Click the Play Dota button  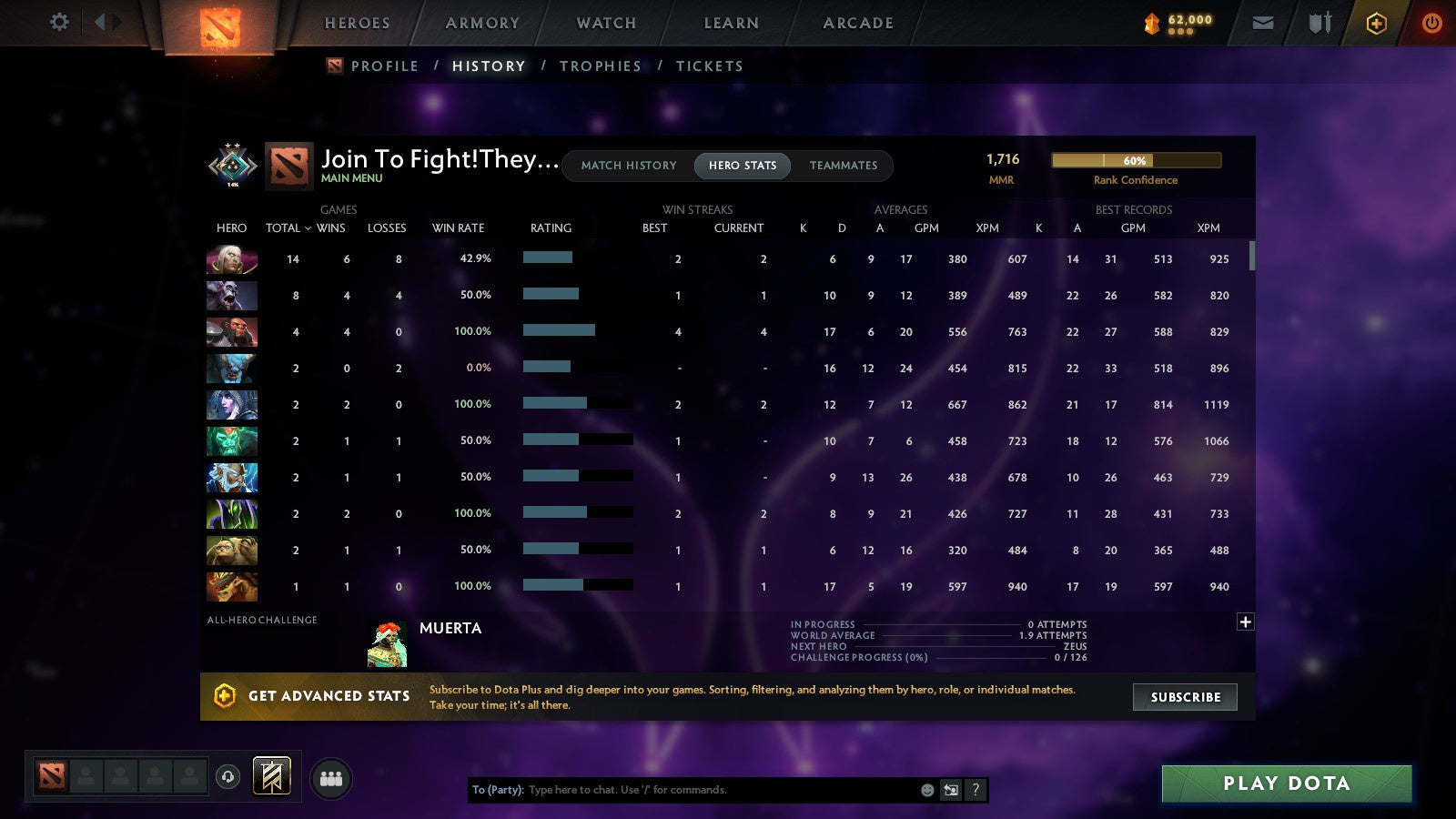1286,783
